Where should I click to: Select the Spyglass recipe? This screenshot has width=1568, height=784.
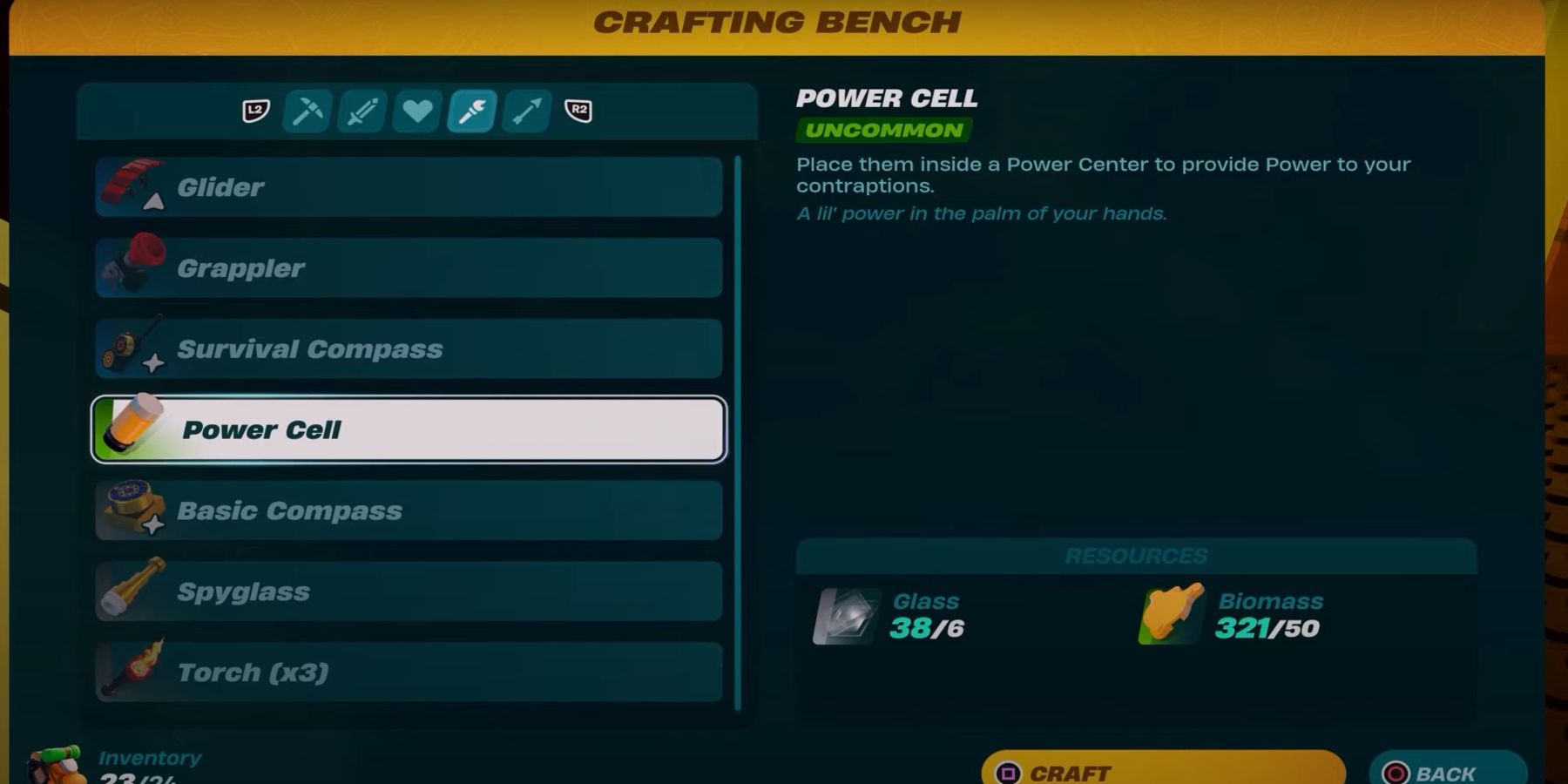(408, 591)
